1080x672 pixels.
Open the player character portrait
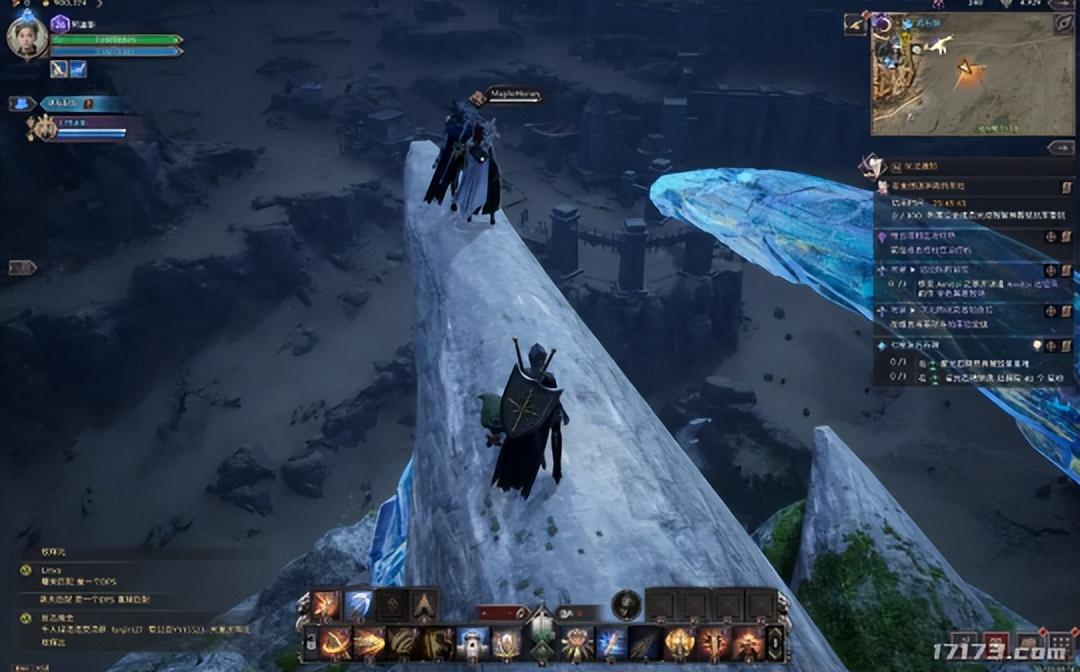[27, 38]
